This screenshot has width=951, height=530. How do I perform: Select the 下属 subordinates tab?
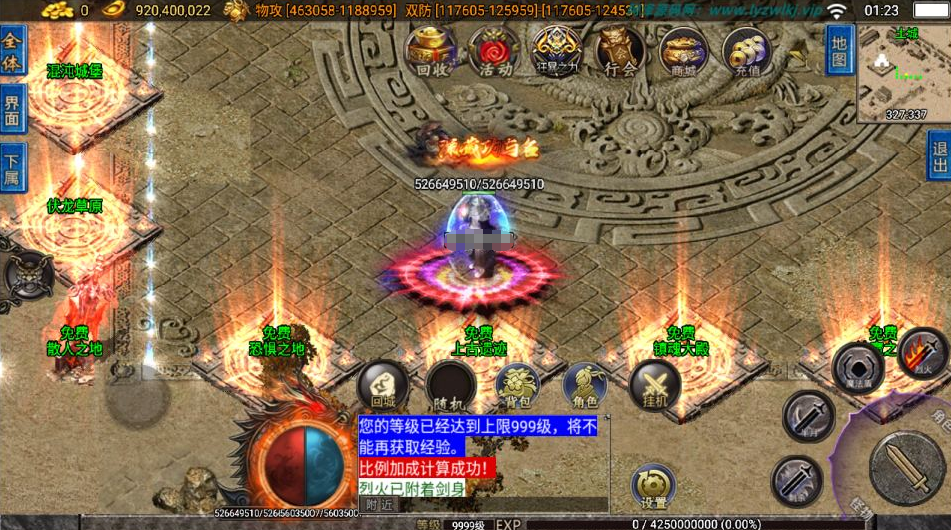(12, 168)
